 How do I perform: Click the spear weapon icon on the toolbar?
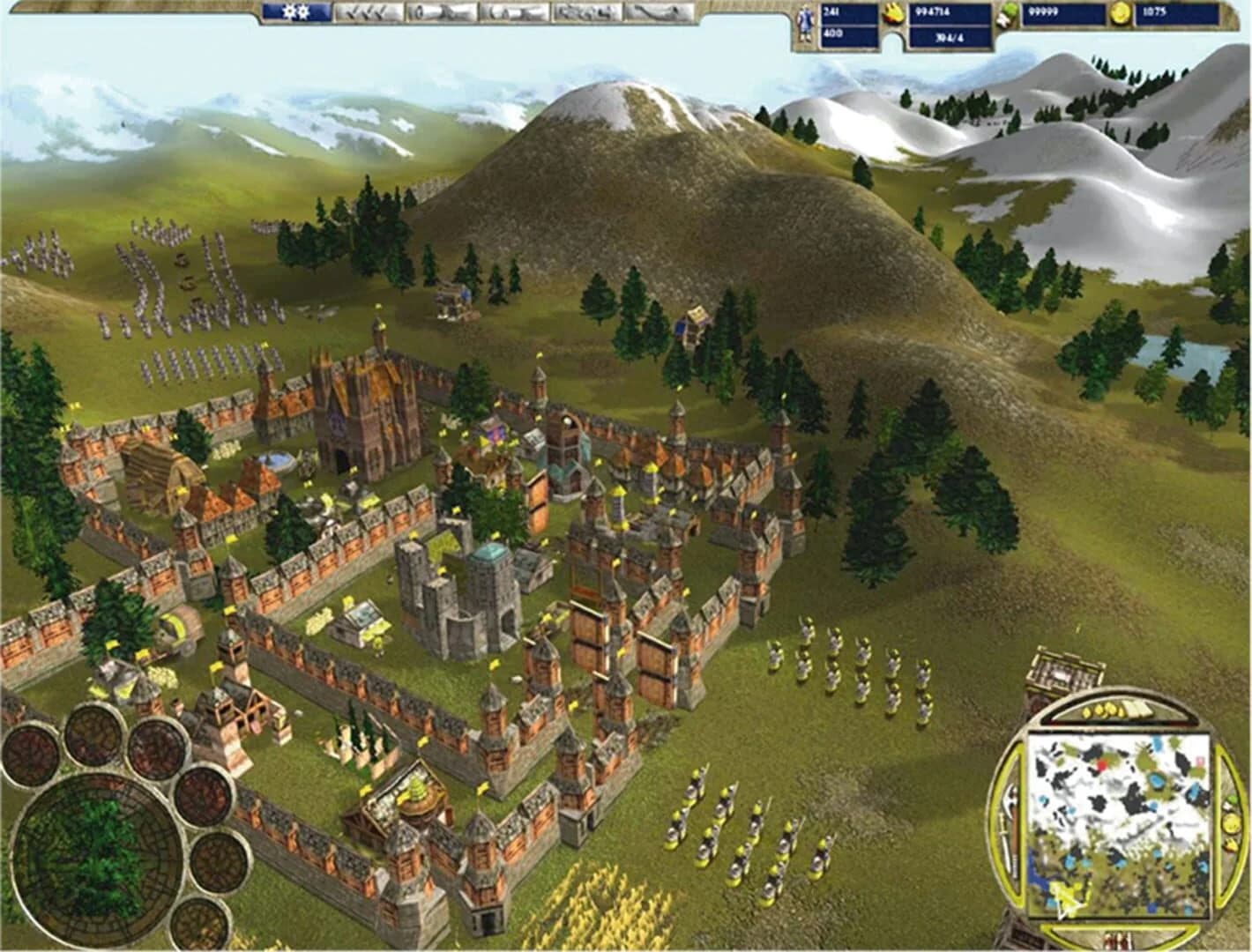pos(439,13)
